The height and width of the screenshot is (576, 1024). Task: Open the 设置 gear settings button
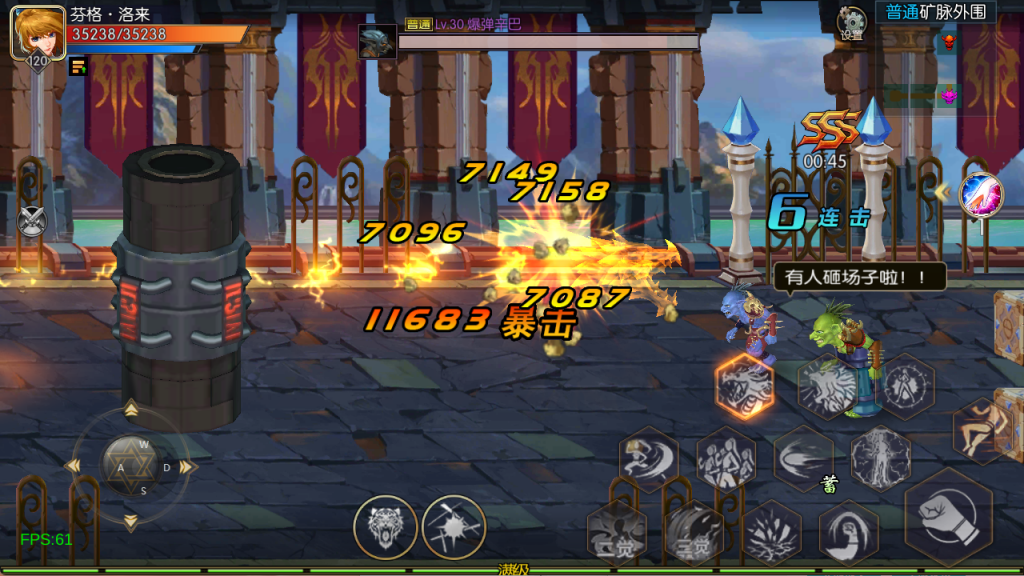tap(852, 21)
